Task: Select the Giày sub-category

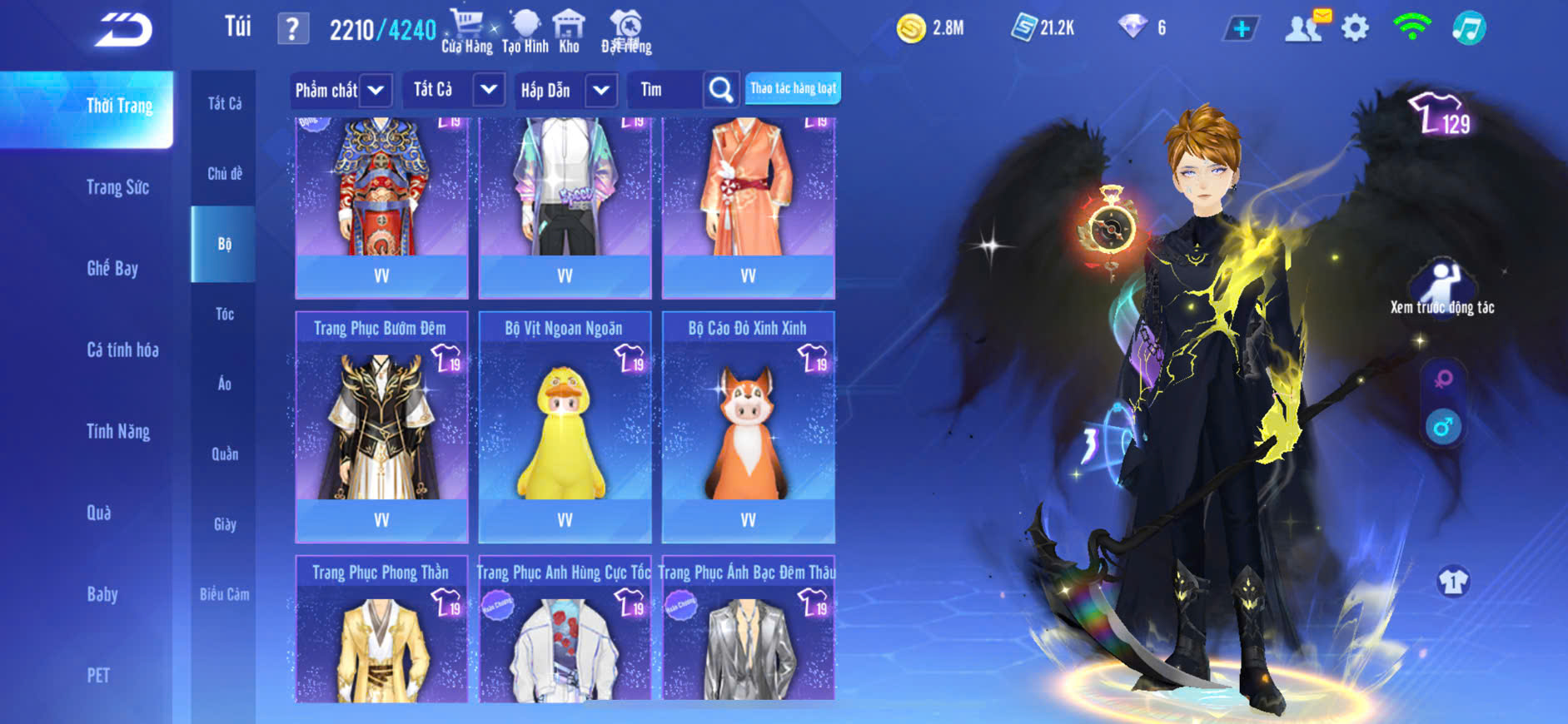Action: point(224,524)
